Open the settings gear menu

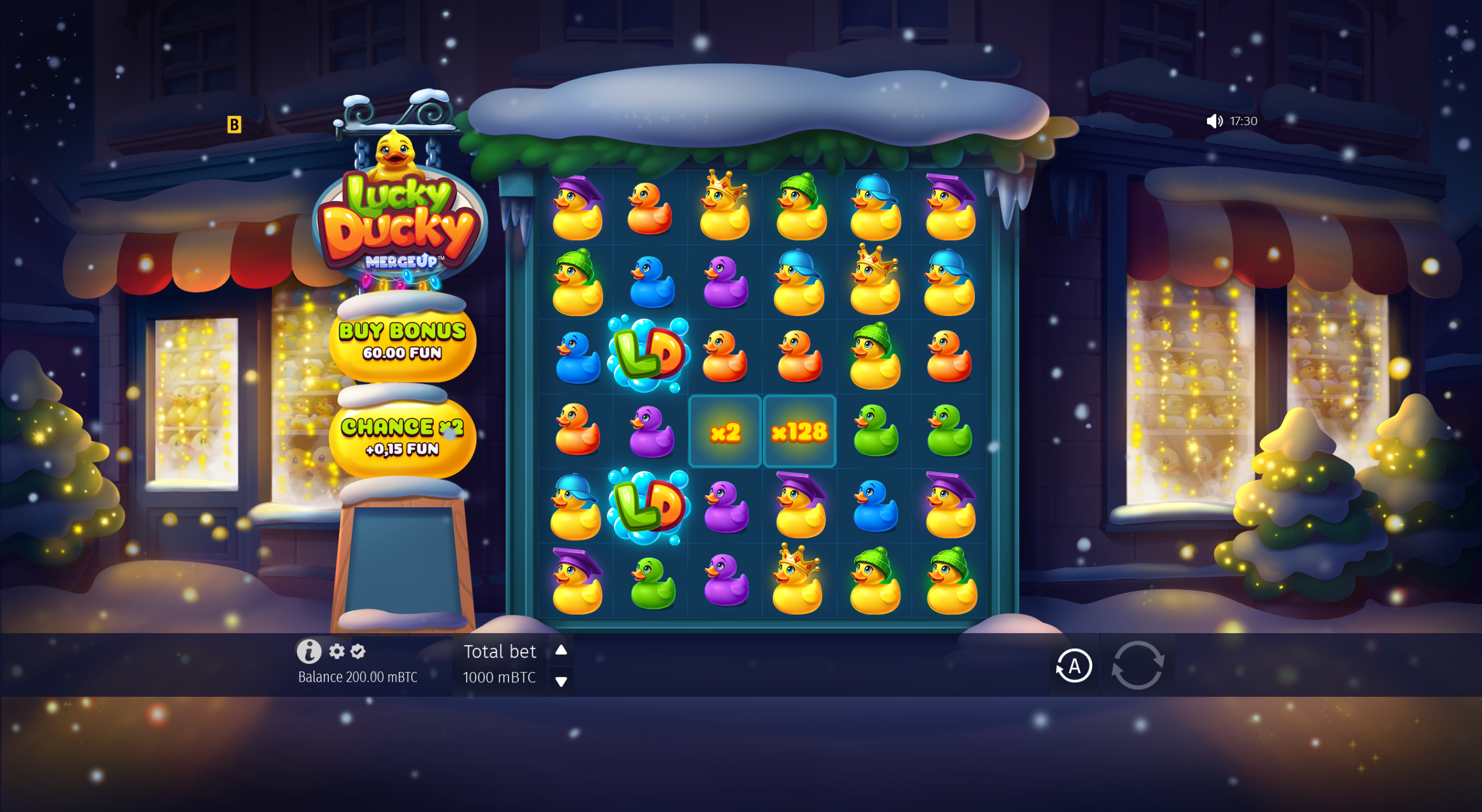[336, 652]
